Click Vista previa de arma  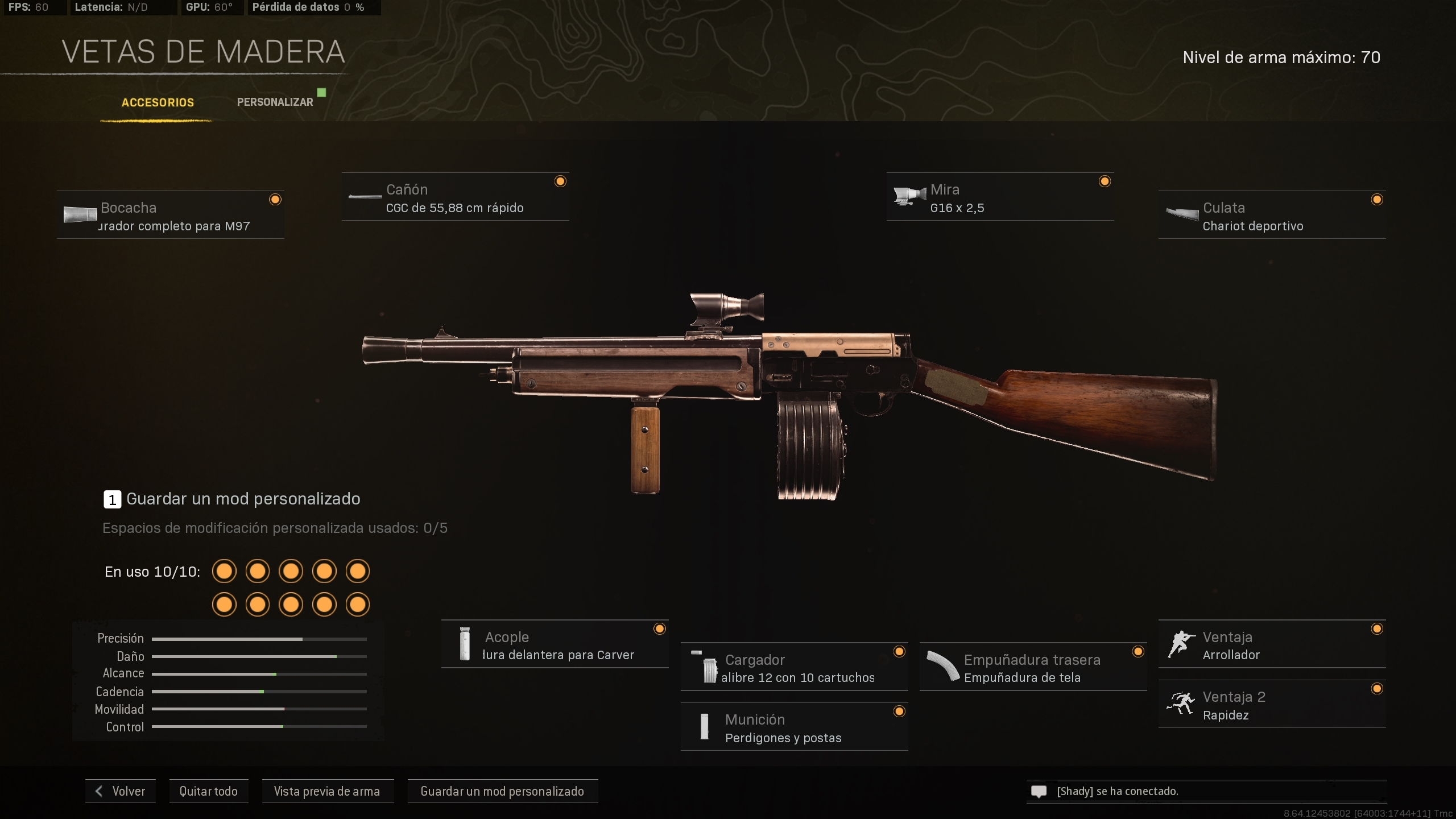[x=328, y=791]
